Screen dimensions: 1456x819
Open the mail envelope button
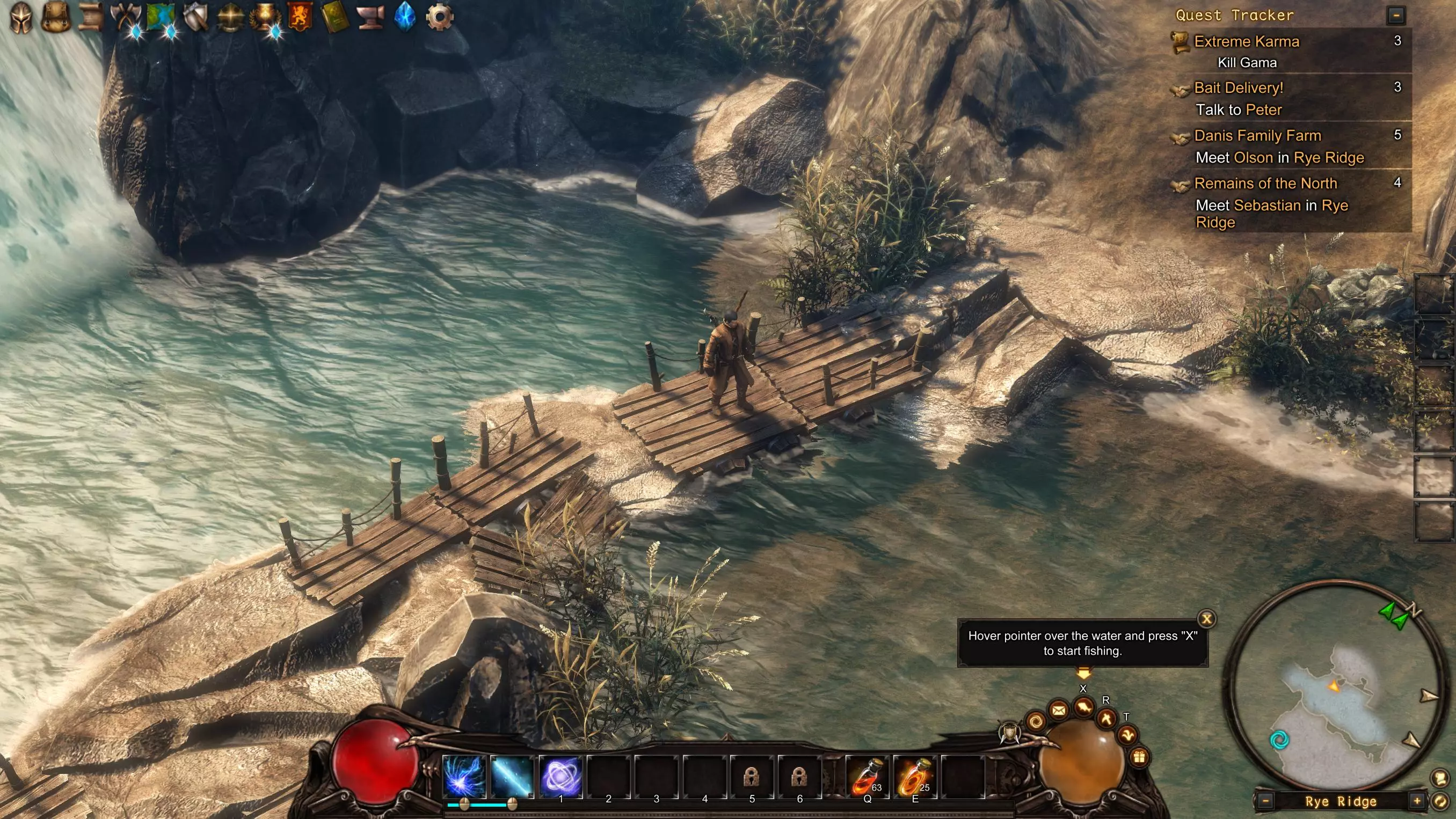(1058, 711)
